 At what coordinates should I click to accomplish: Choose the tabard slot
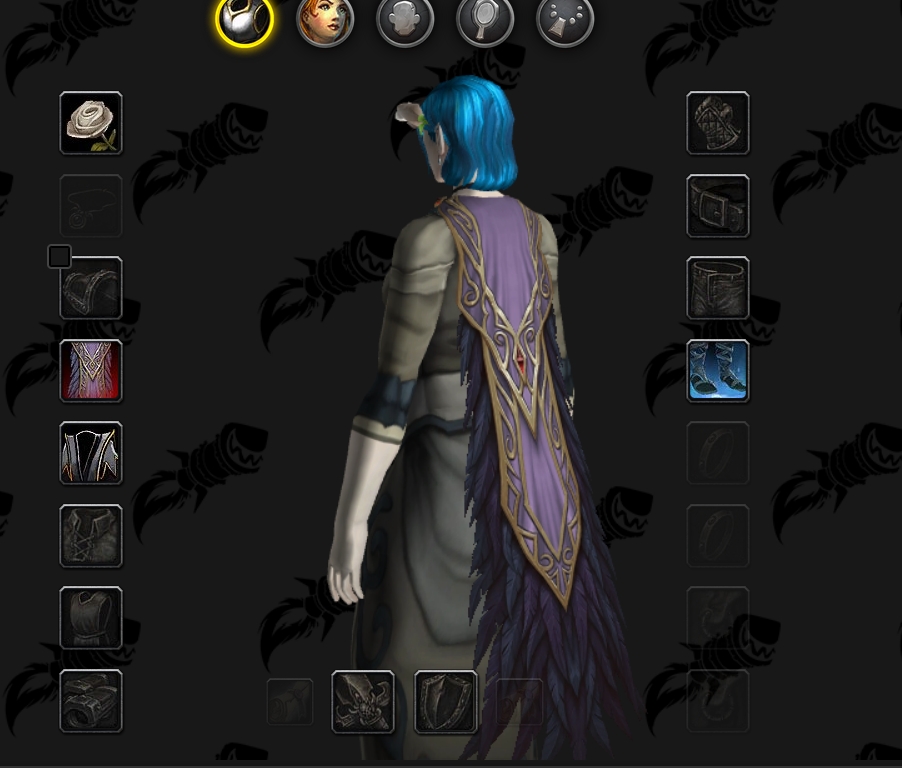[91, 618]
